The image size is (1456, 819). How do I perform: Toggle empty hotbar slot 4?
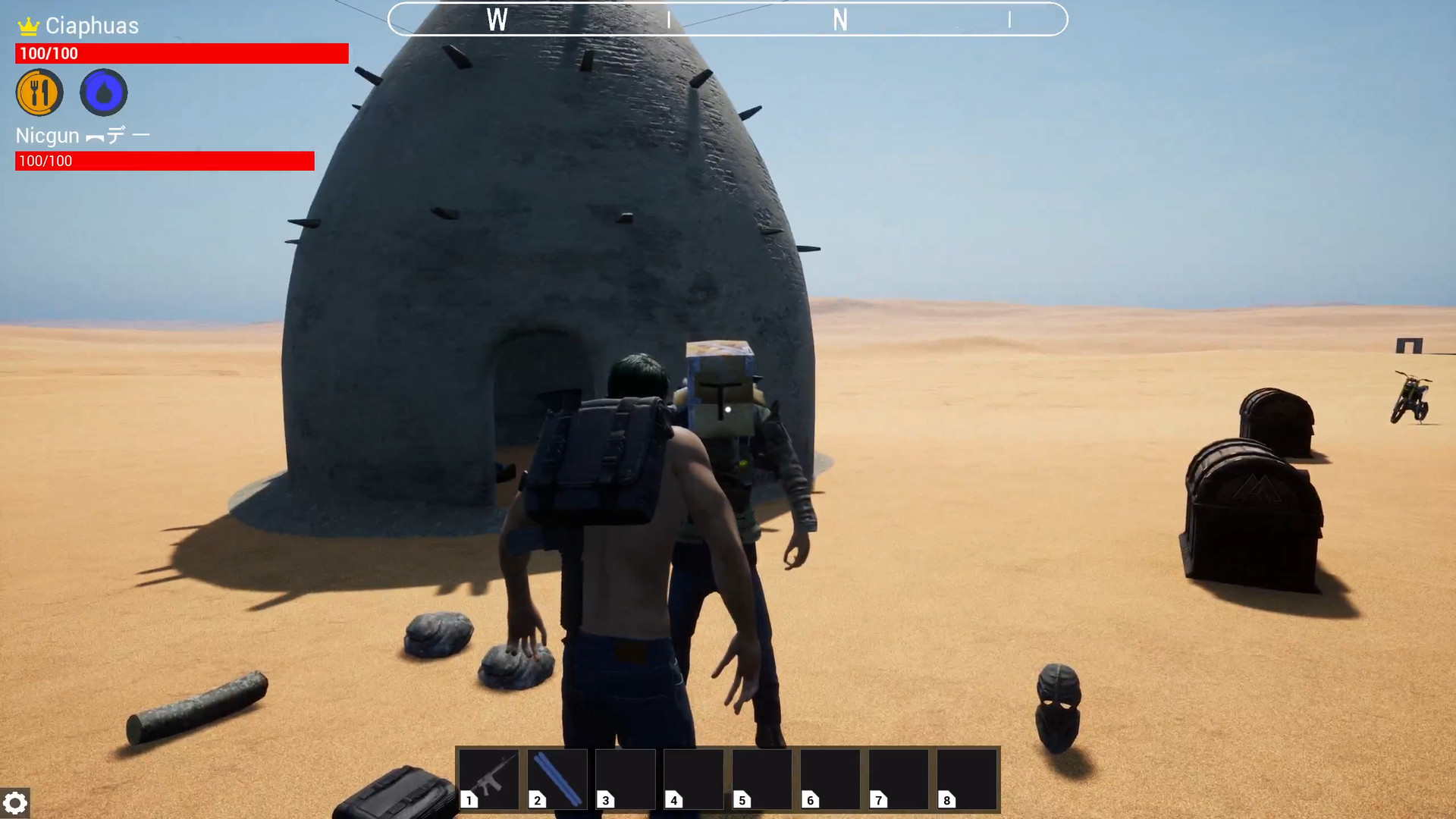692,779
